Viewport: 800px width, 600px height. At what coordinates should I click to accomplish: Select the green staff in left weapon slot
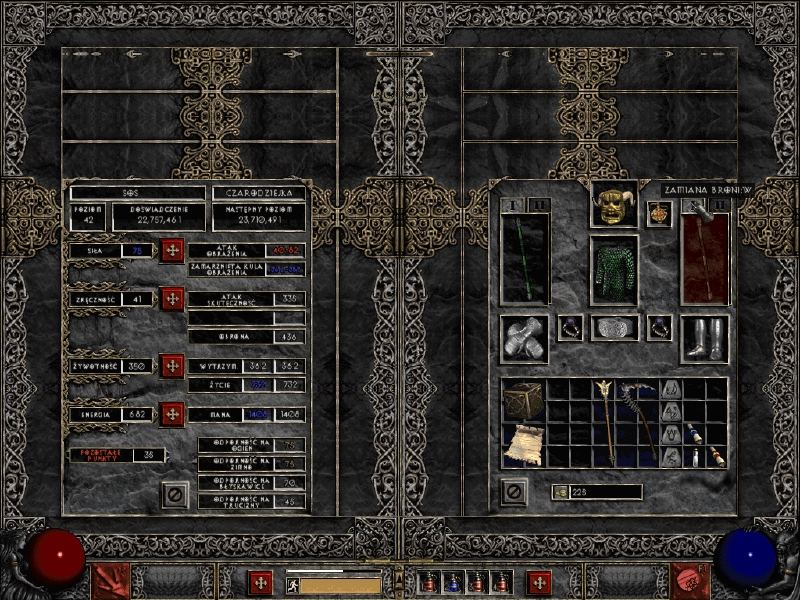pos(525,258)
